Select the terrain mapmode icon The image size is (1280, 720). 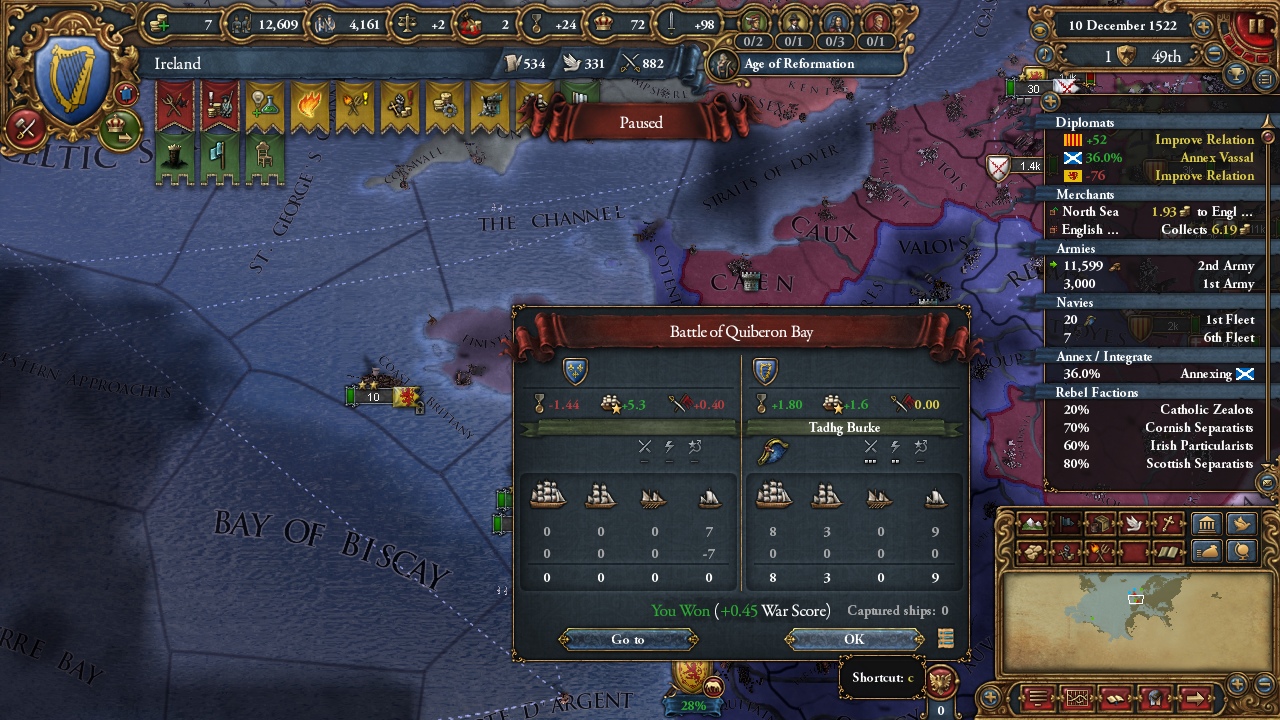tap(1032, 524)
